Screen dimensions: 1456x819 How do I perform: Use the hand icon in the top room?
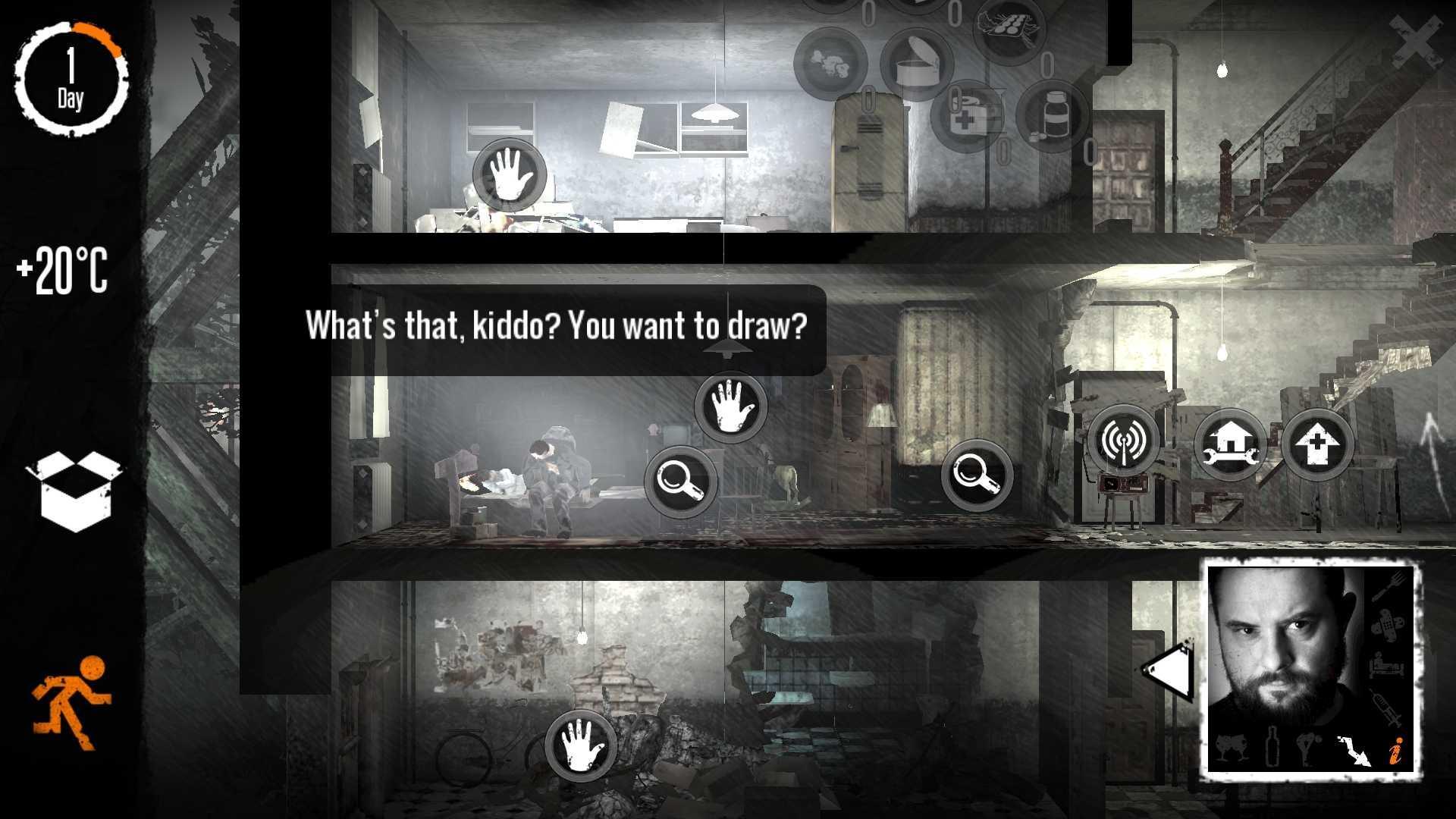(x=510, y=175)
